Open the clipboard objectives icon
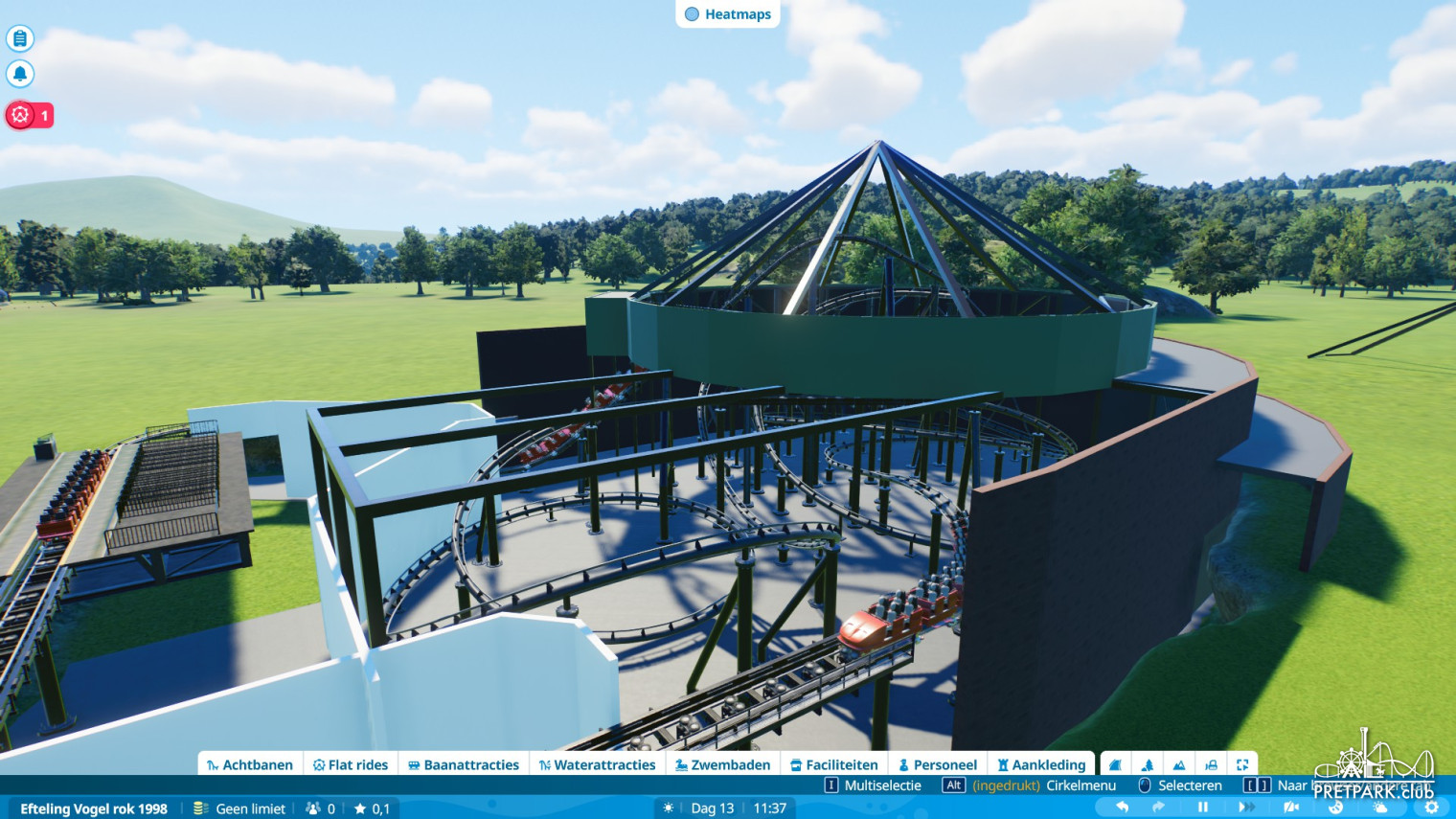 (20, 38)
